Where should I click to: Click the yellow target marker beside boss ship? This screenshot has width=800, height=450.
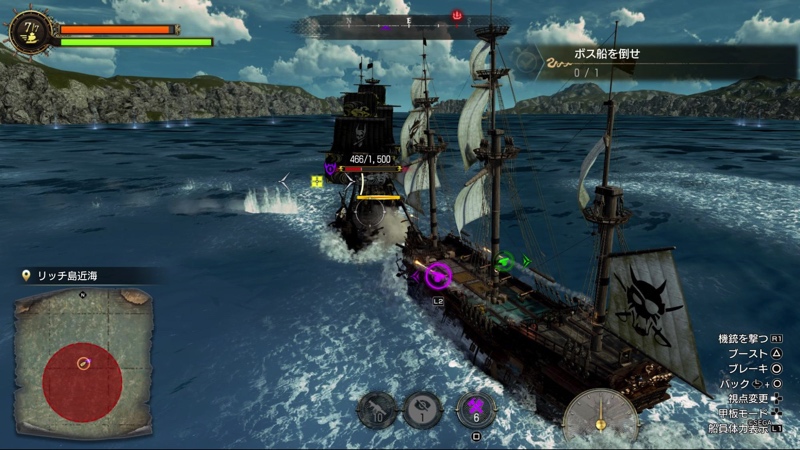(x=317, y=181)
